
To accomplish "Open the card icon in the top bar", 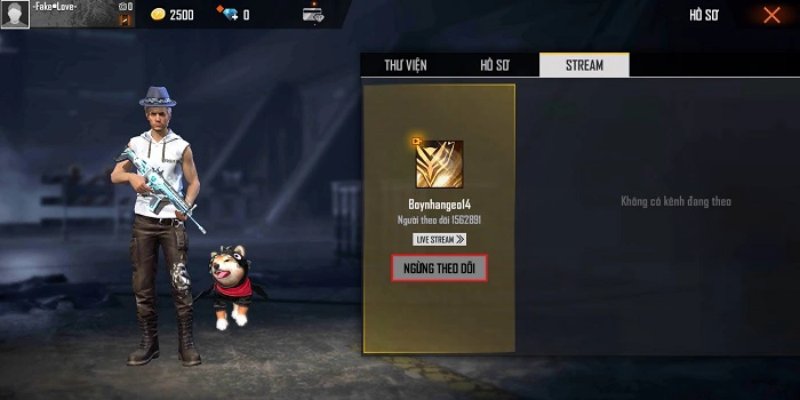I will pos(313,15).
